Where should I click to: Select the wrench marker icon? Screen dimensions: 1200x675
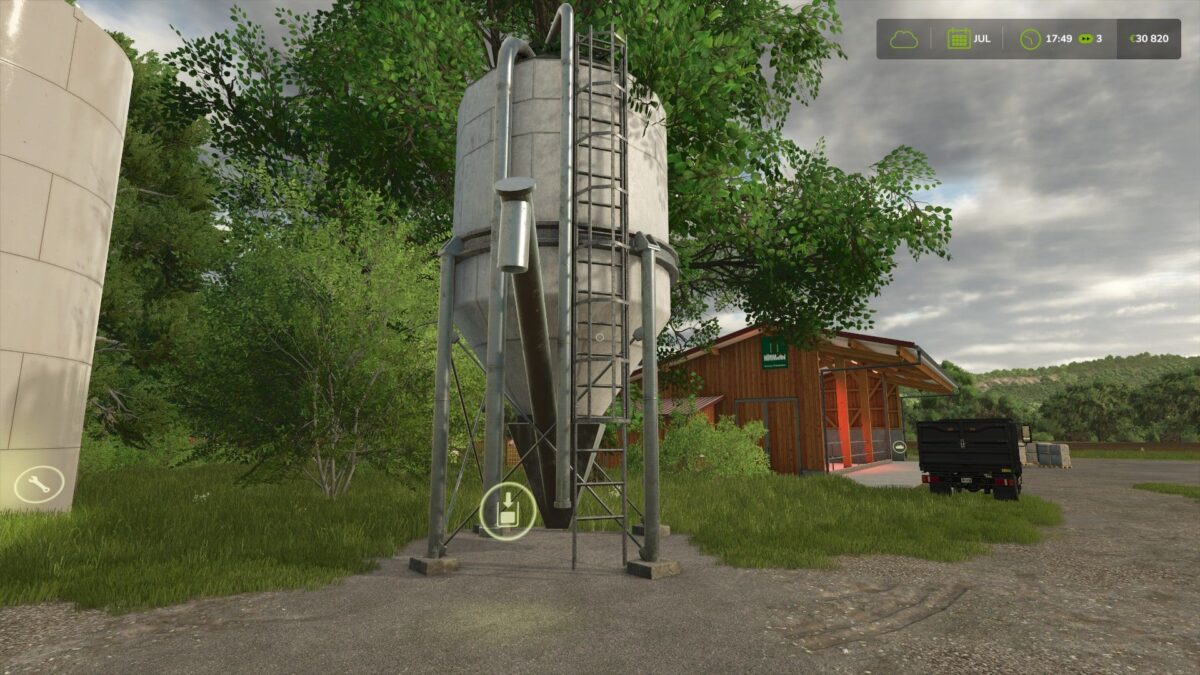(39, 485)
